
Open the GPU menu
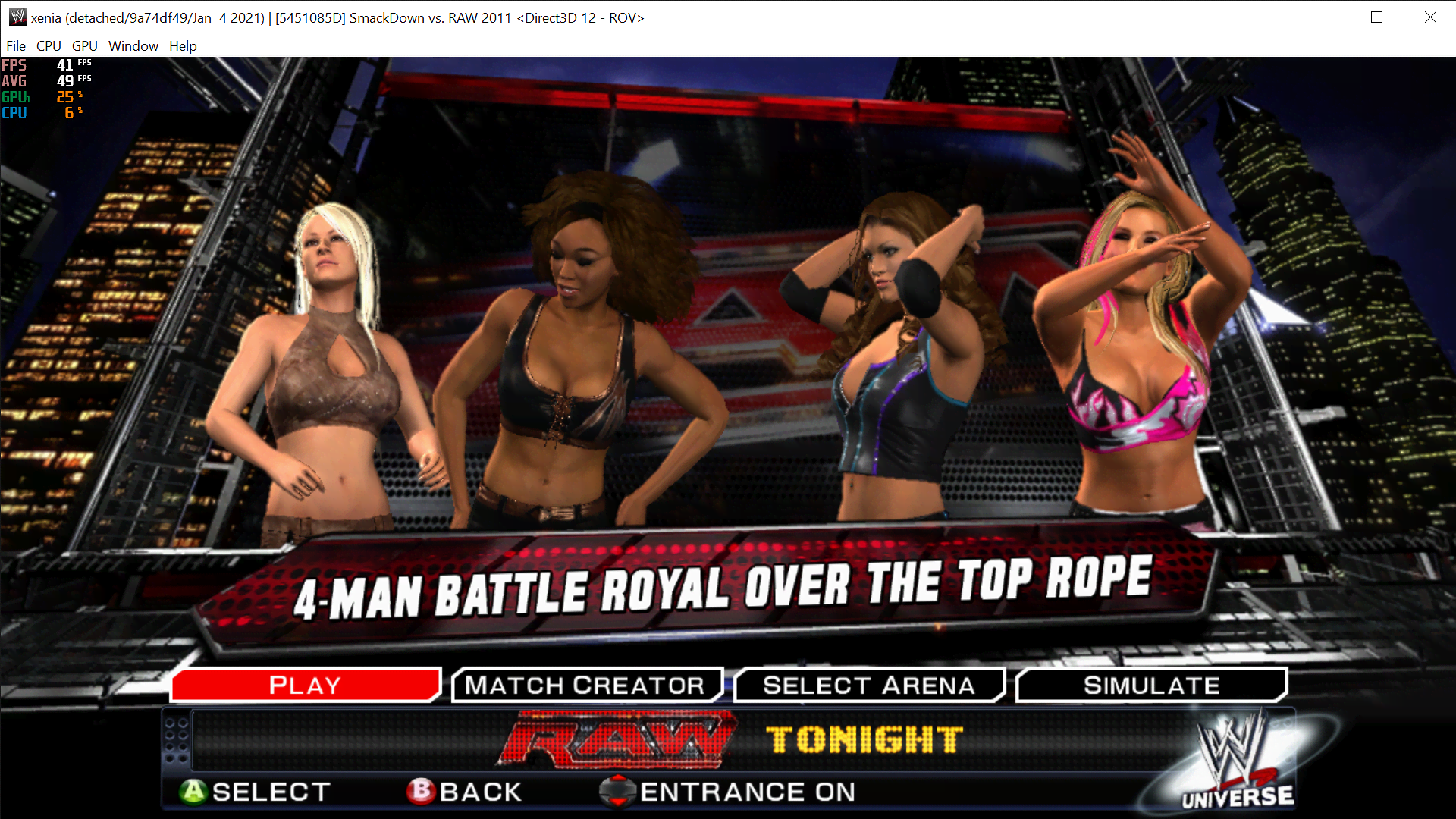[83, 45]
